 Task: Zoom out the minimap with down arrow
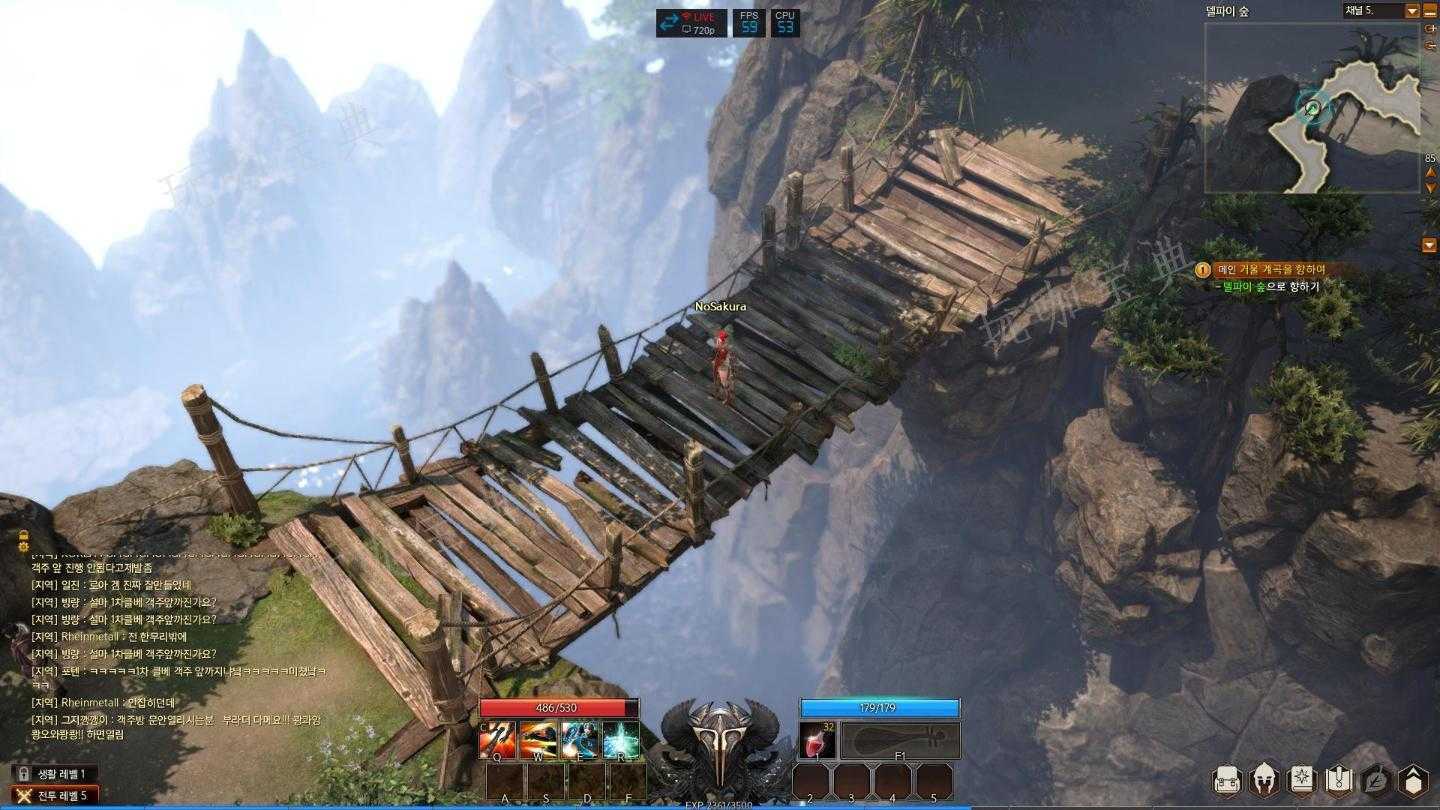[x=1431, y=188]
